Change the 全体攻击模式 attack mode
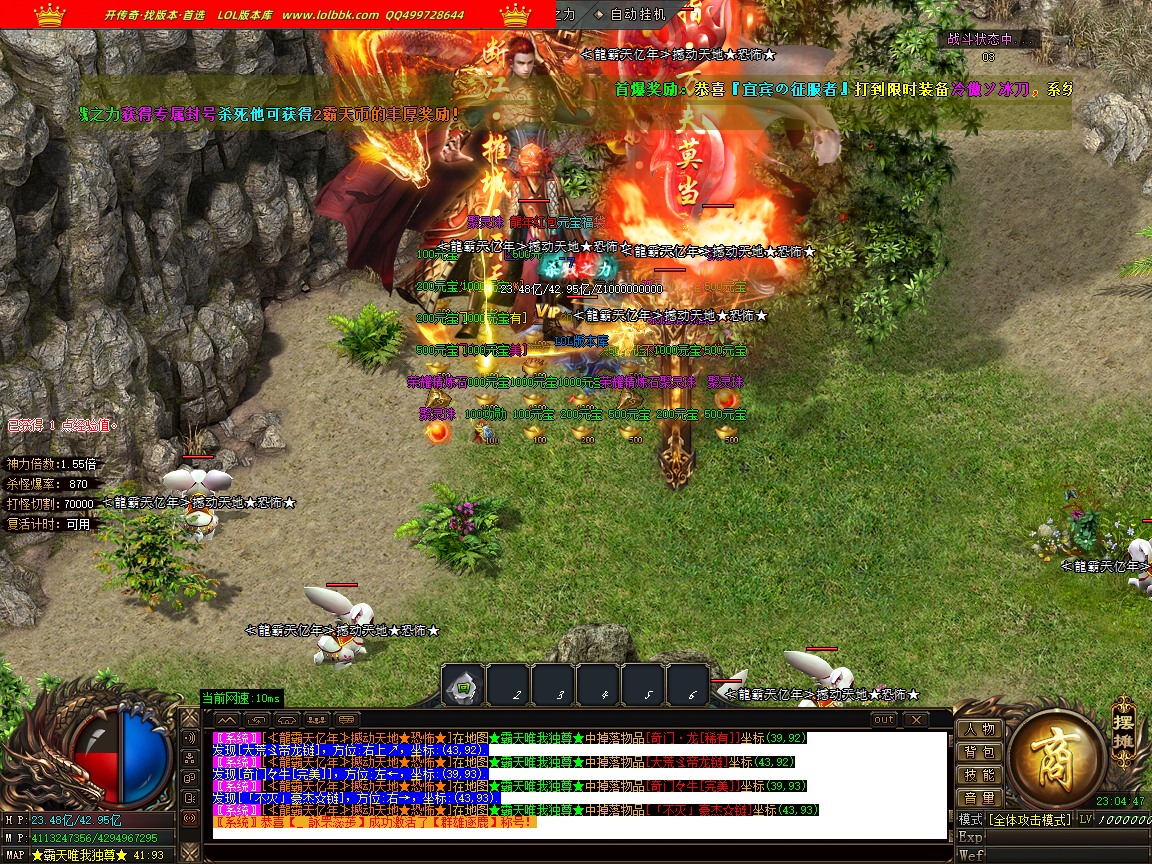 pos(1029,820)
